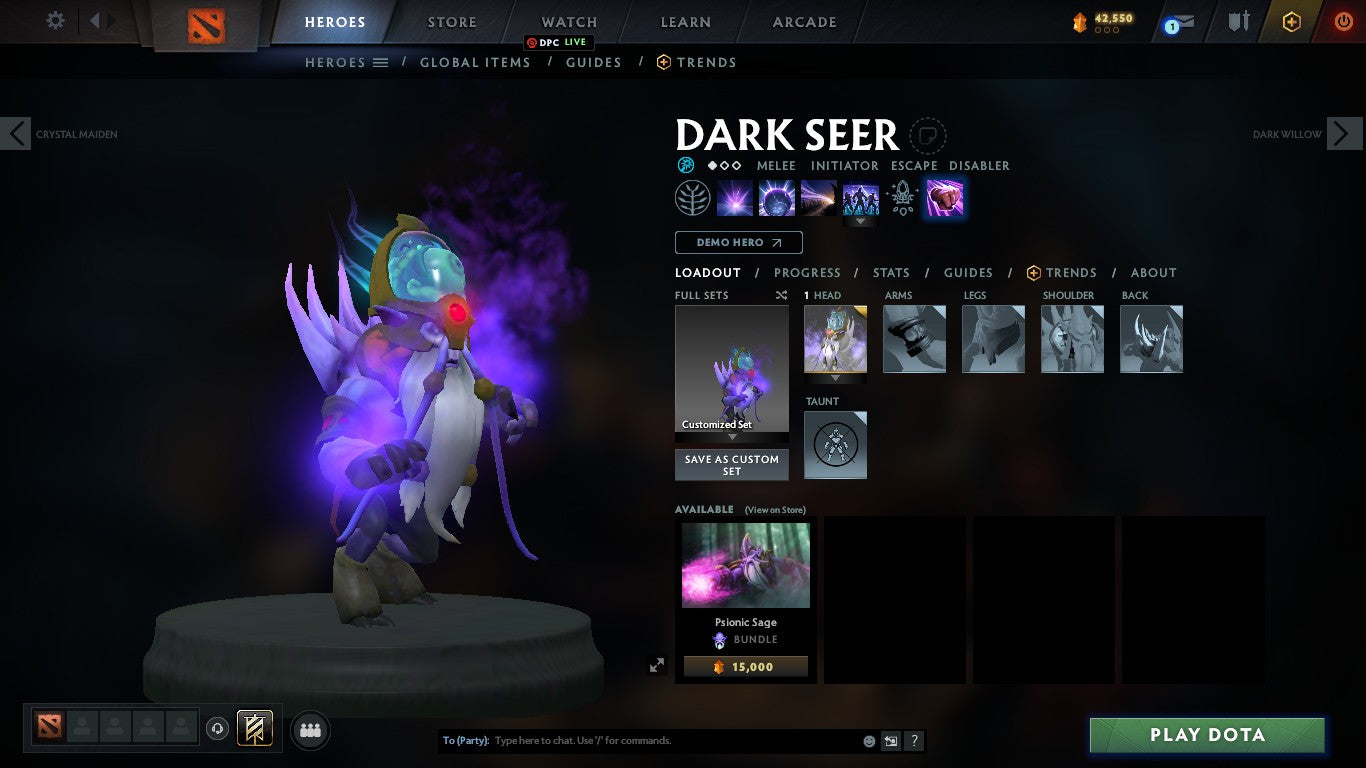Toggle fullscreen hero preview with expand arrows
This screenshot has width=1366, height=768.
(657, 664)
